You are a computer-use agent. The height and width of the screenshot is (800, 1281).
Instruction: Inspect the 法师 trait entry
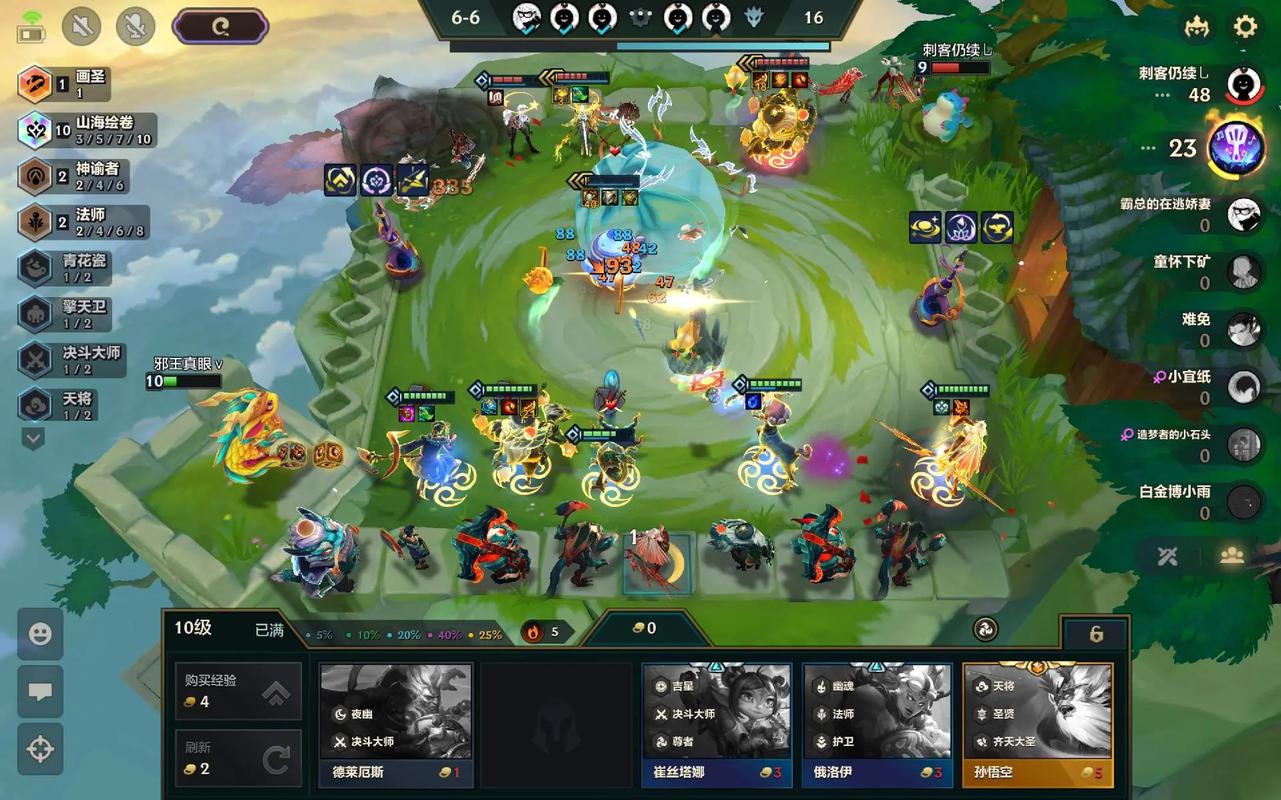point(84,222)
